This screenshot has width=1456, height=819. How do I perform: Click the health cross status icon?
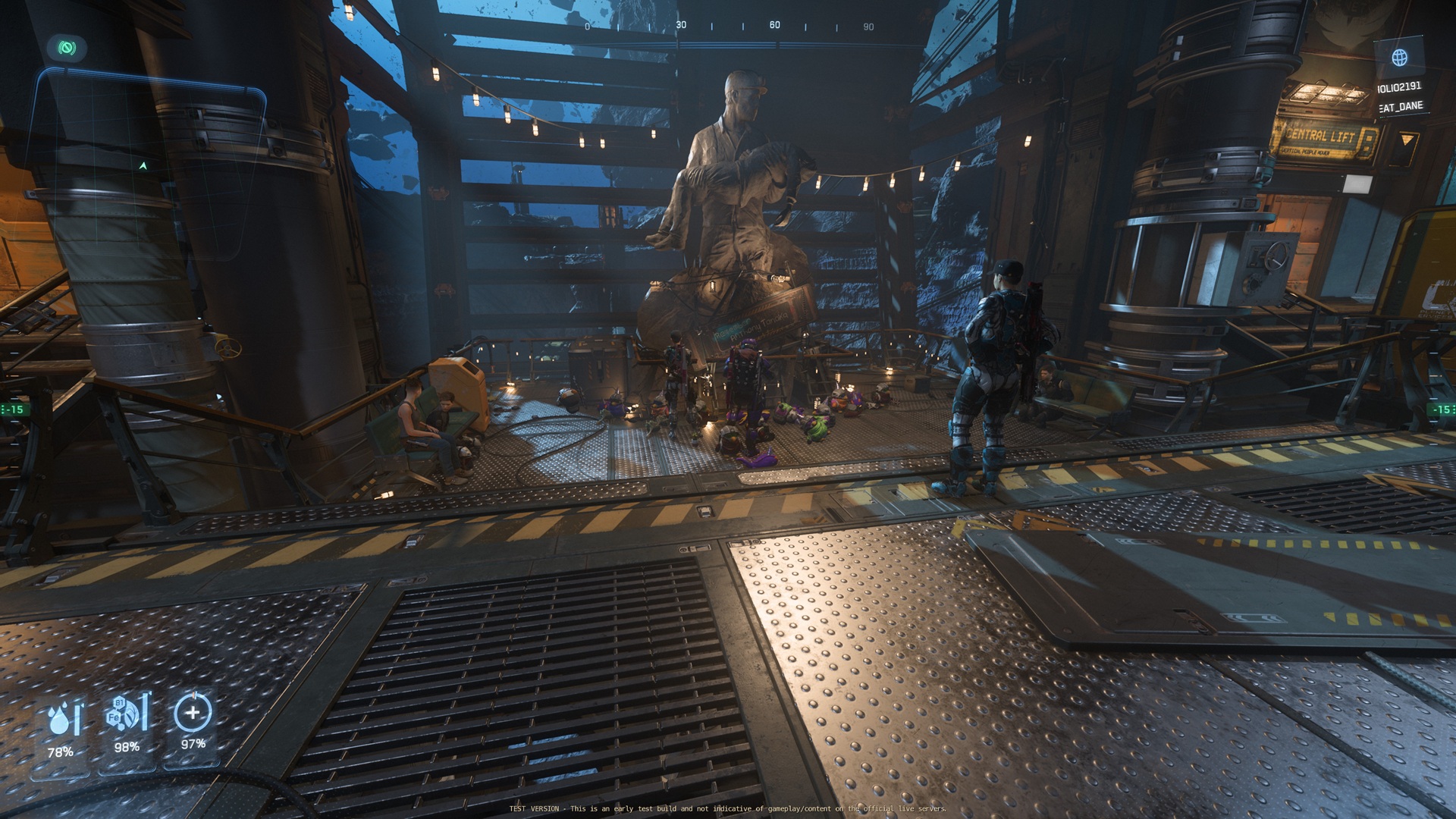[193, 713]
